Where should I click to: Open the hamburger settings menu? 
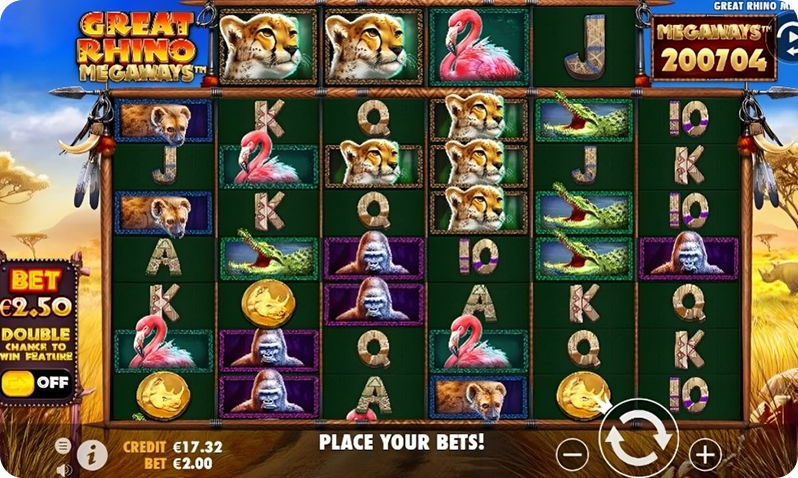coord(63,446)
